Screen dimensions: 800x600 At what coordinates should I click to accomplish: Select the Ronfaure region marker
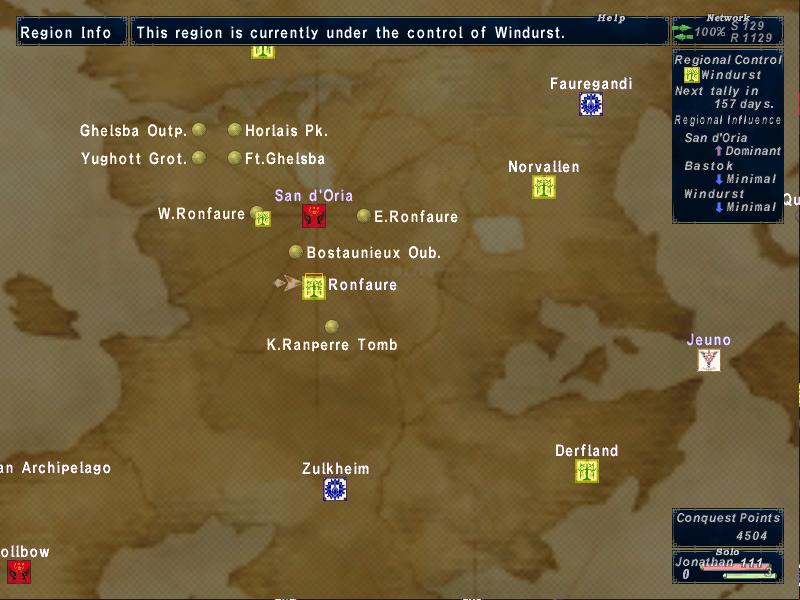click(314, 287)
